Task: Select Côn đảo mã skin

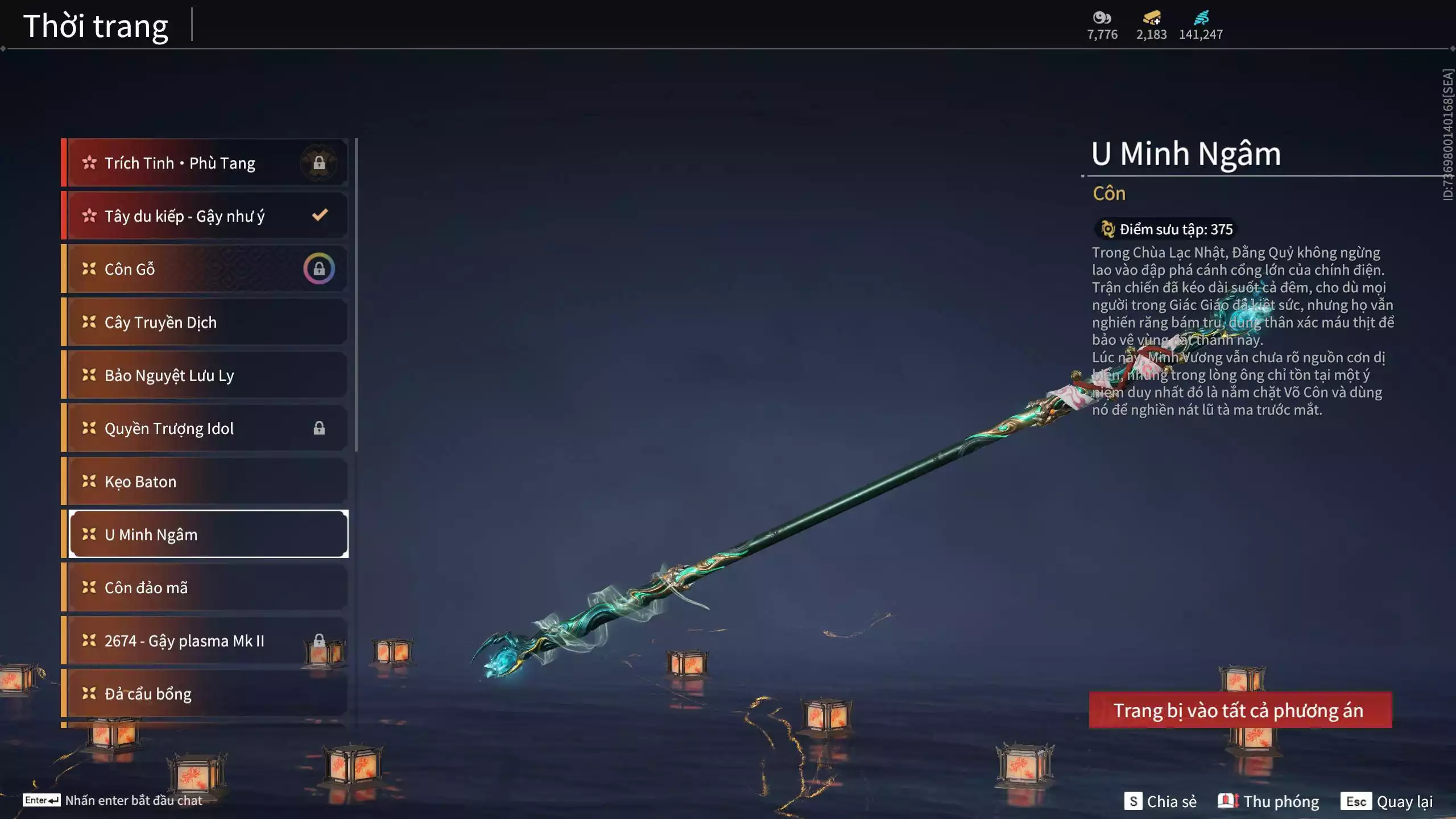Action: coord(205,588)
